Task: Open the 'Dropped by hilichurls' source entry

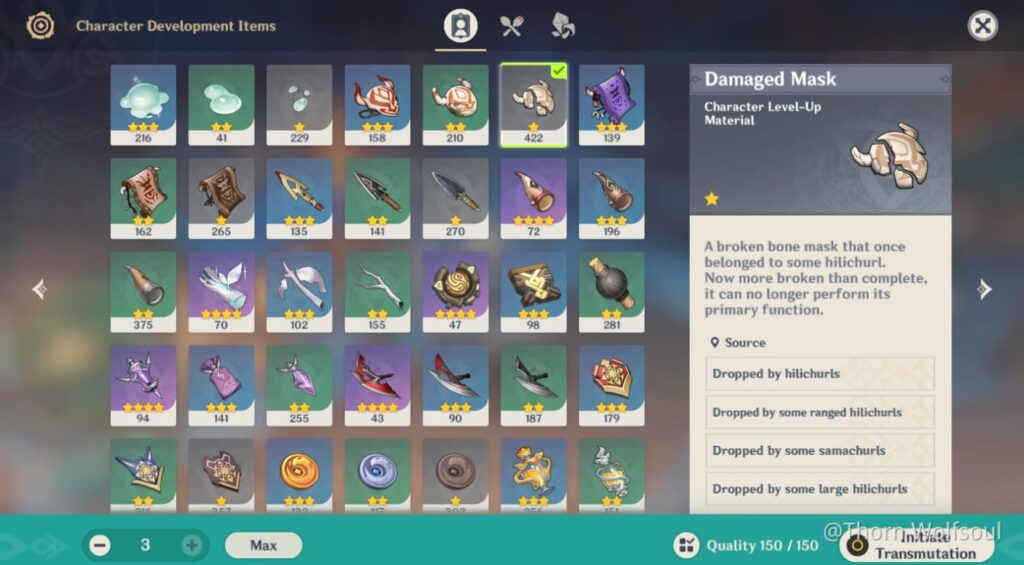Action: click(x=819, y=374)
